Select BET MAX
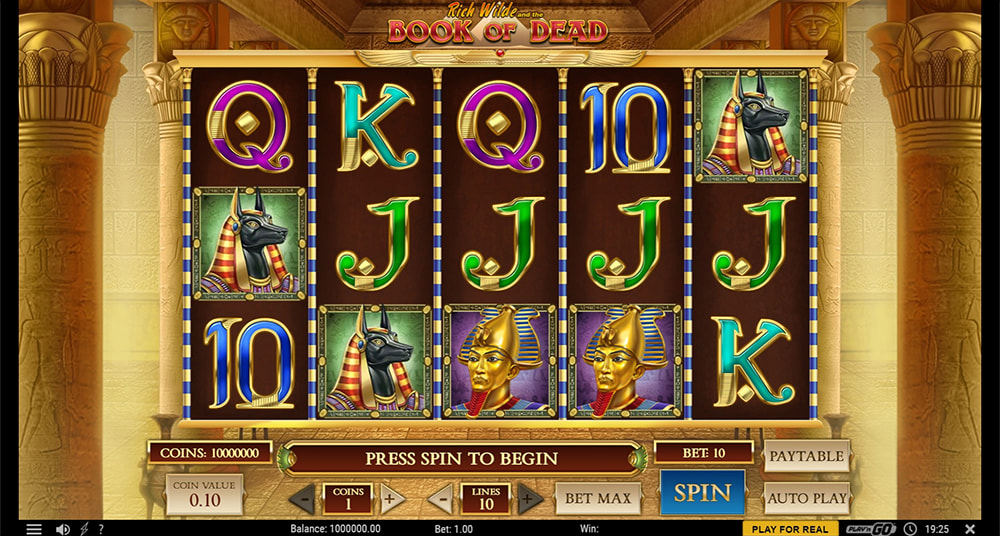This screenshot has width=1000, height=536. tap(597, 497)
